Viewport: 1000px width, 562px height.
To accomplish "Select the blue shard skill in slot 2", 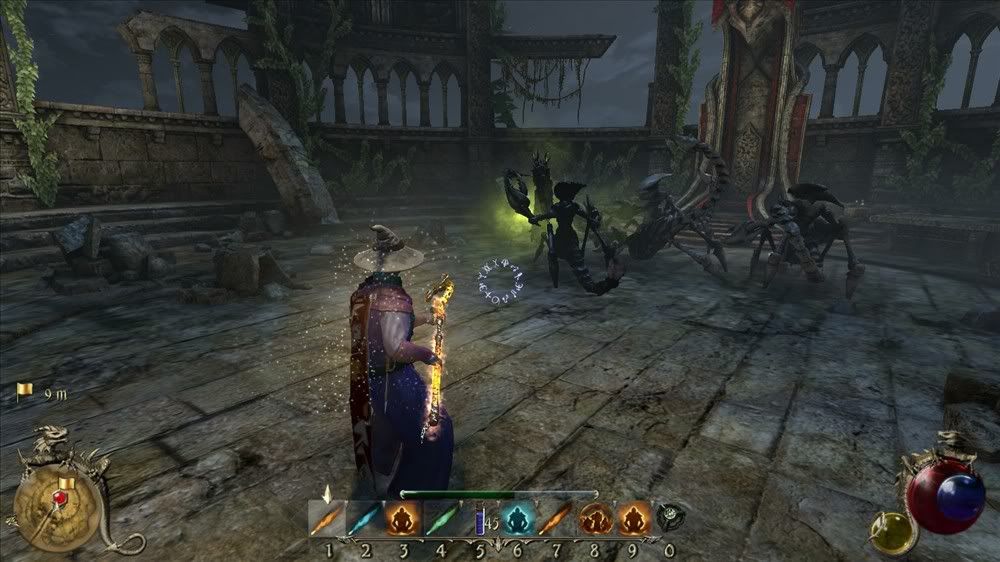I will point(364,518).
